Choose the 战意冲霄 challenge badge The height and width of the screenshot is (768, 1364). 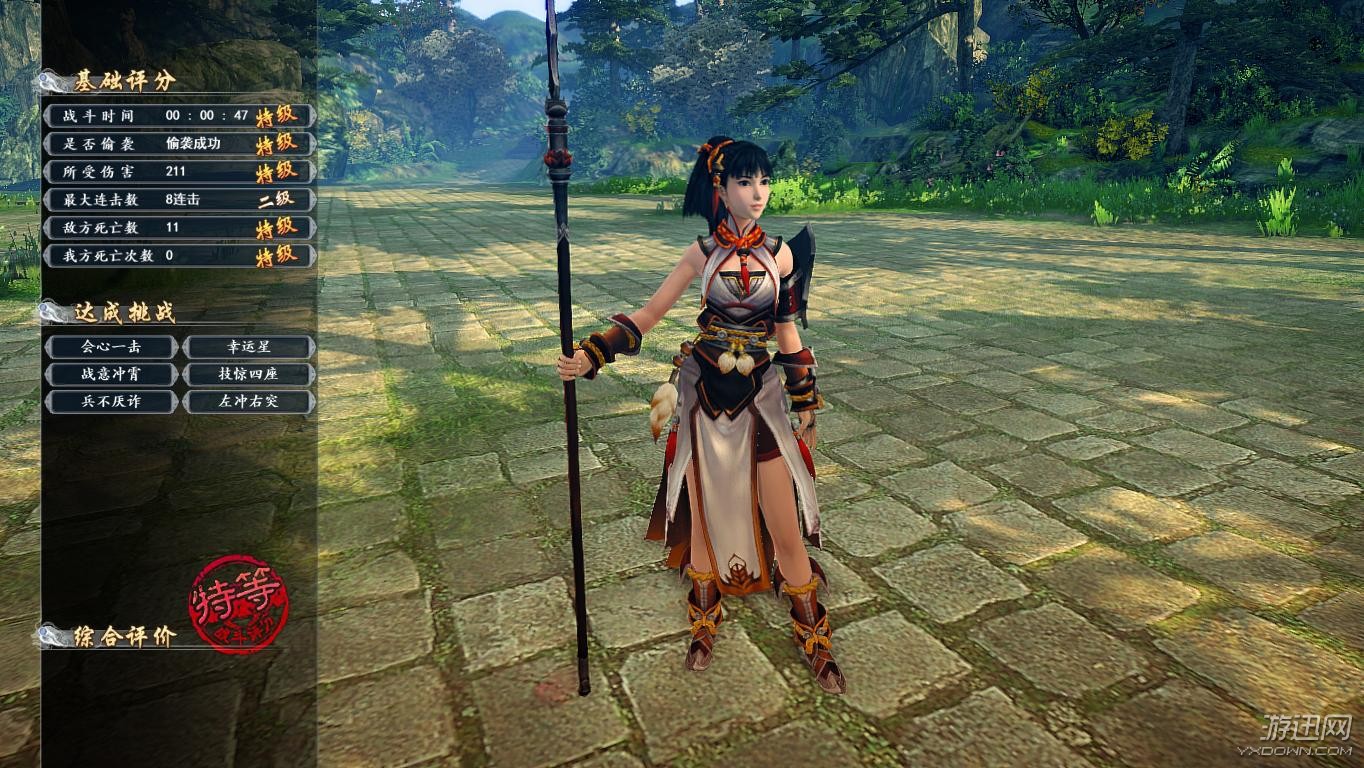tap(111, 375)
